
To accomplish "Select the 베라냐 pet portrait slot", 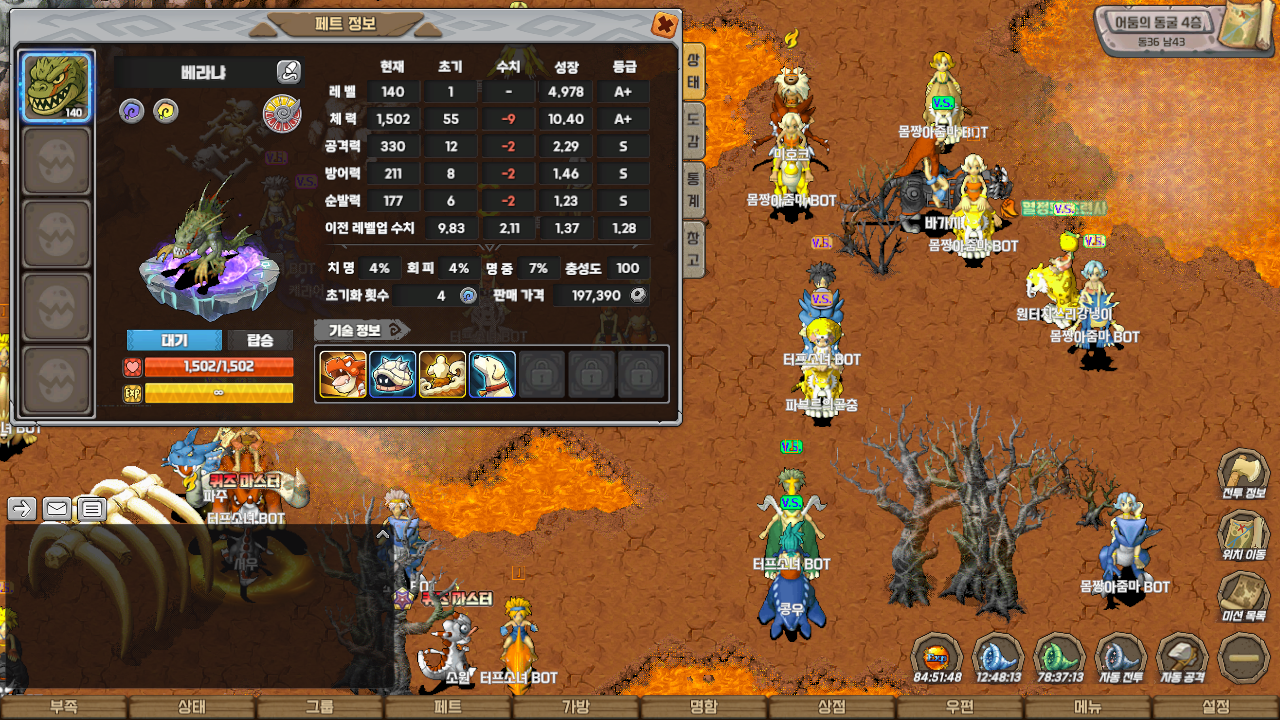I will click(57, 87).
